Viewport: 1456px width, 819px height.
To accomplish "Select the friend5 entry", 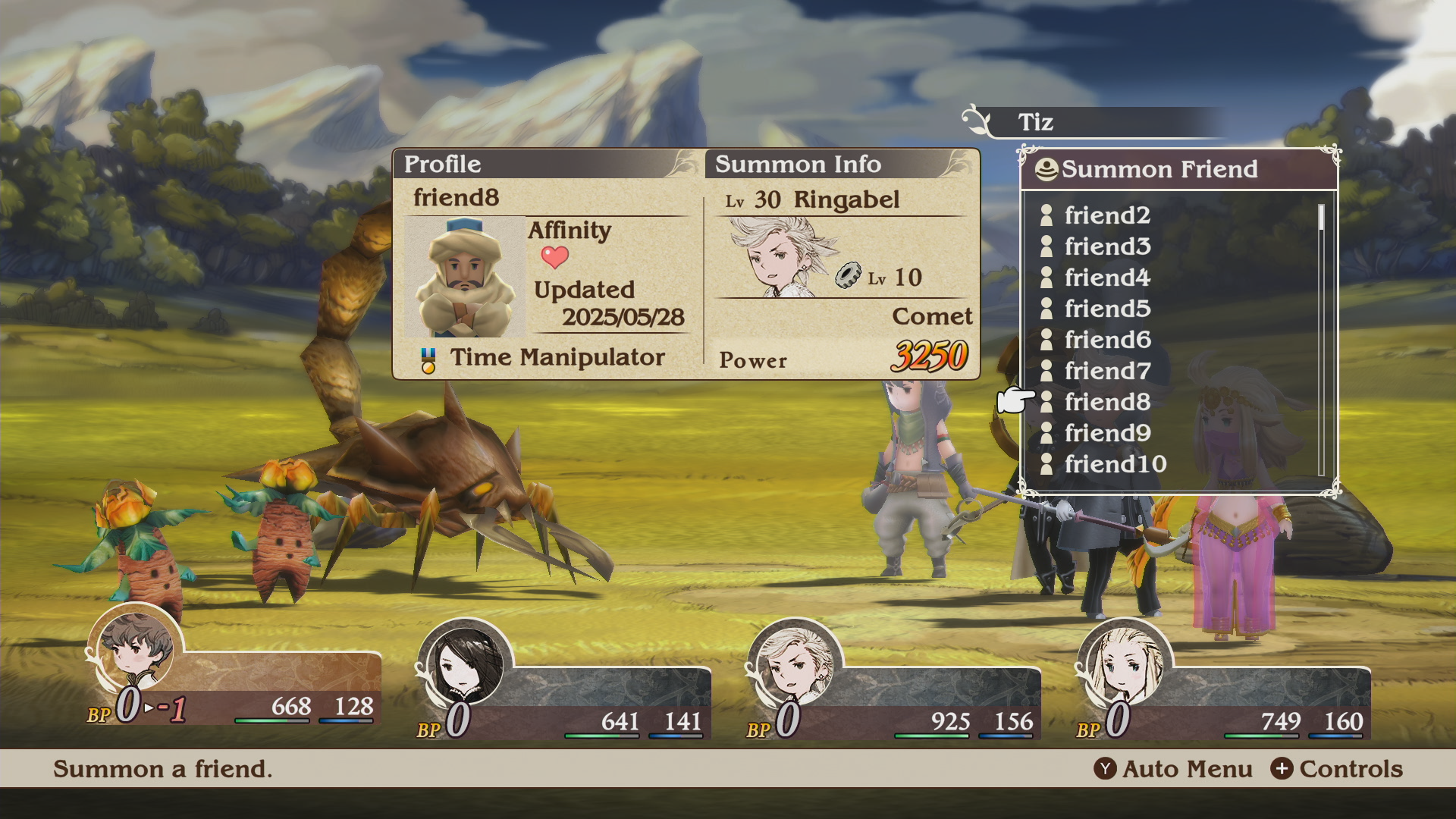I will (x=1106, y=309).
